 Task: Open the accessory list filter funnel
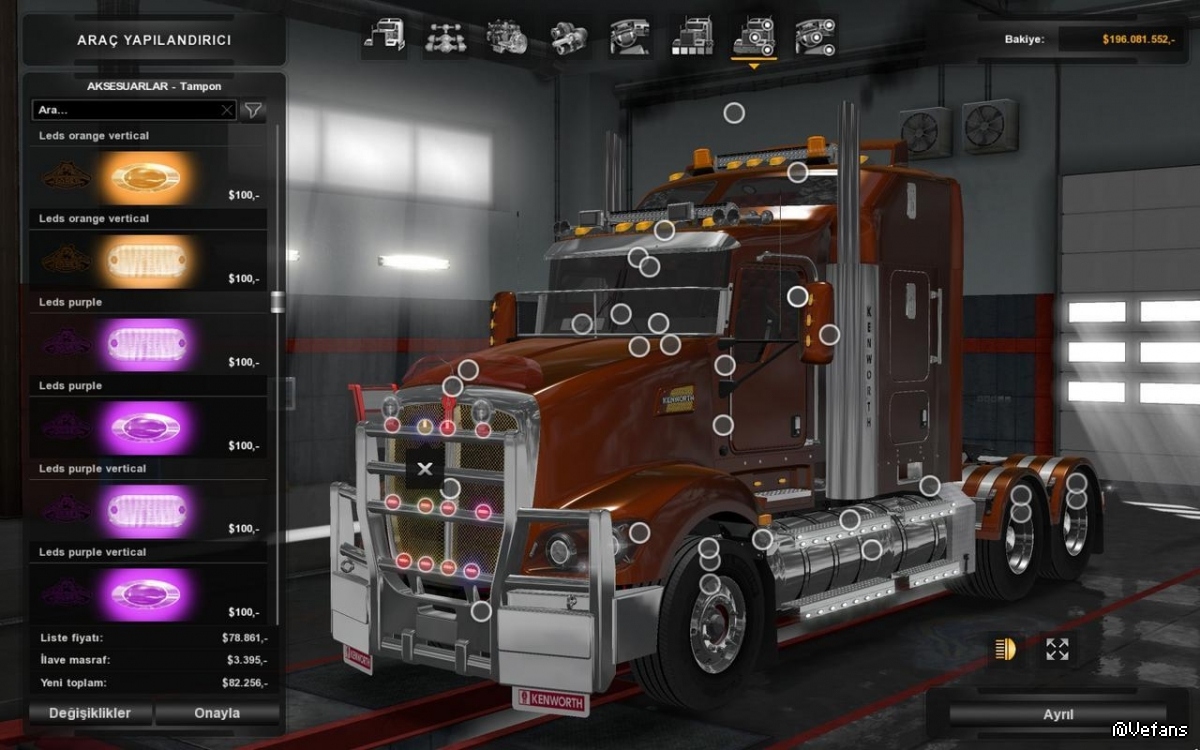coord(254,110)
